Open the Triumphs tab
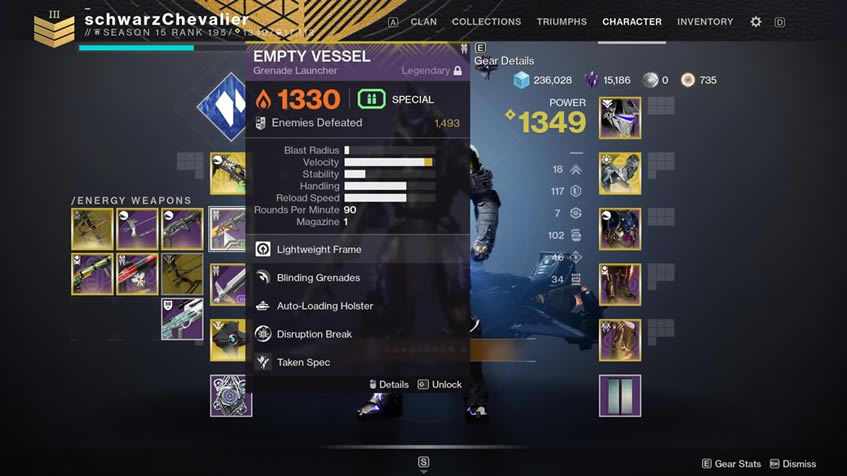 click(x=561, y=21)
